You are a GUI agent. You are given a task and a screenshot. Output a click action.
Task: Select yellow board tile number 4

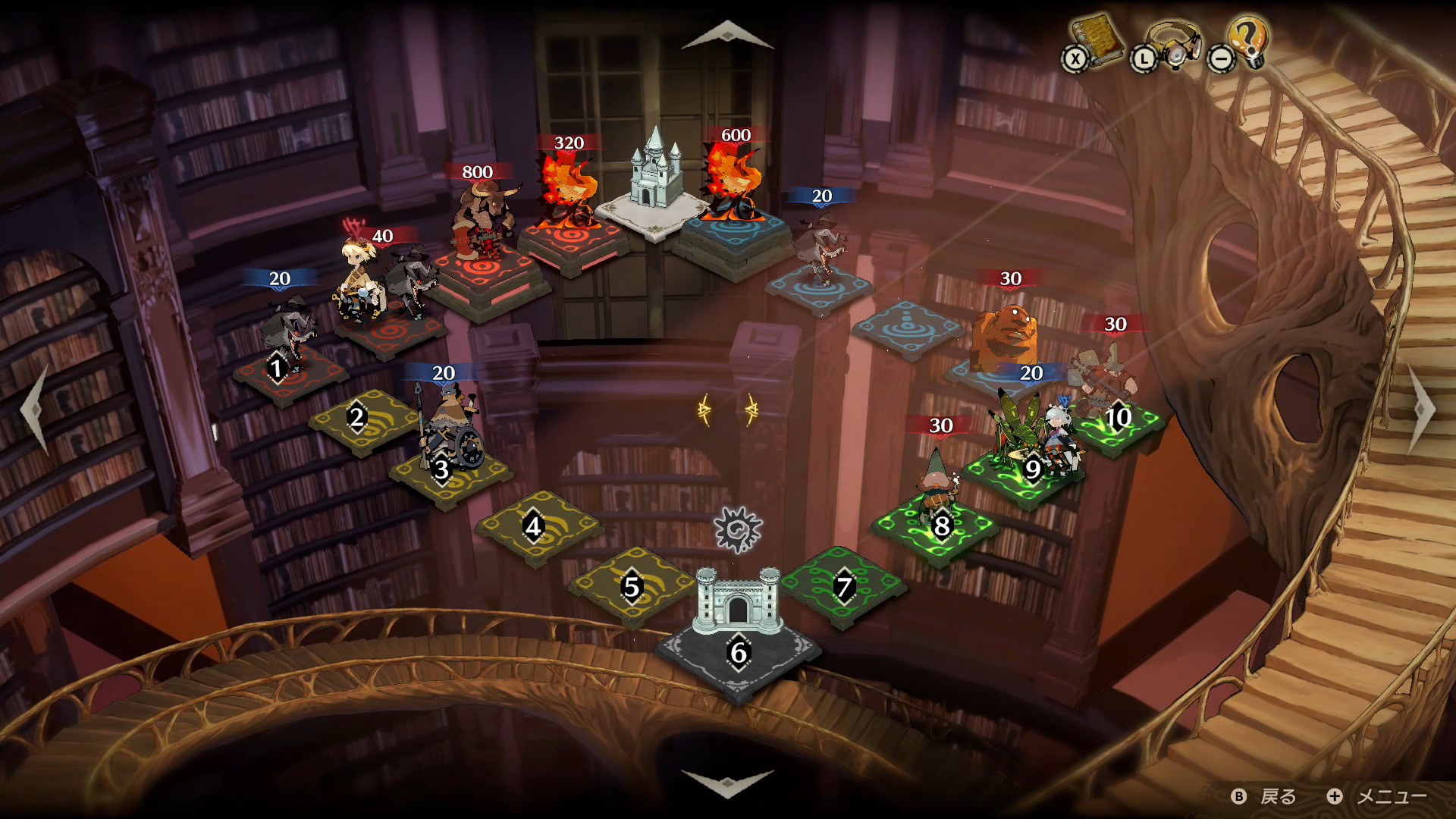[534, 527]
